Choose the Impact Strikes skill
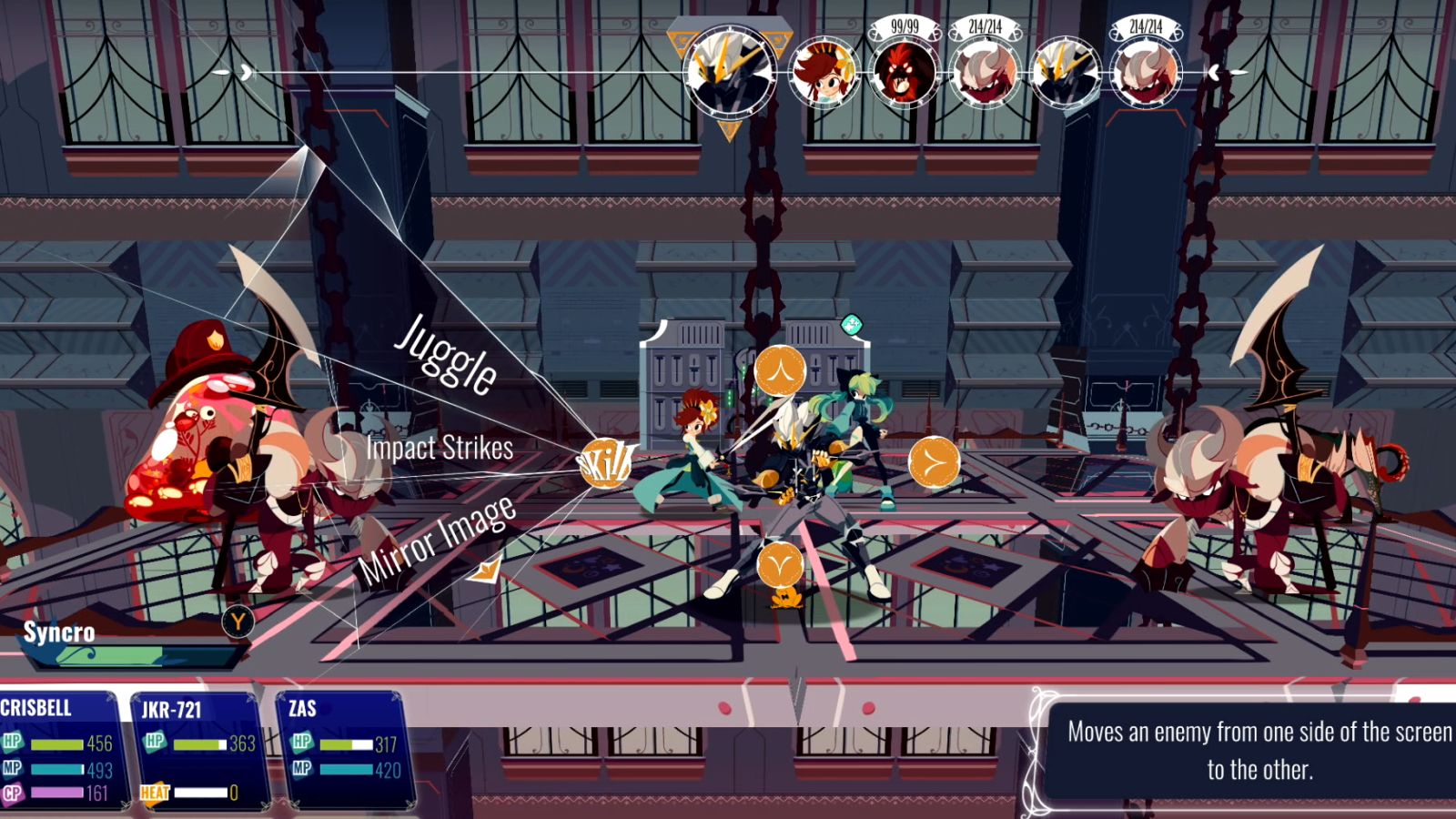Viewport: 1456px width, 819px height. pos(440,448)
